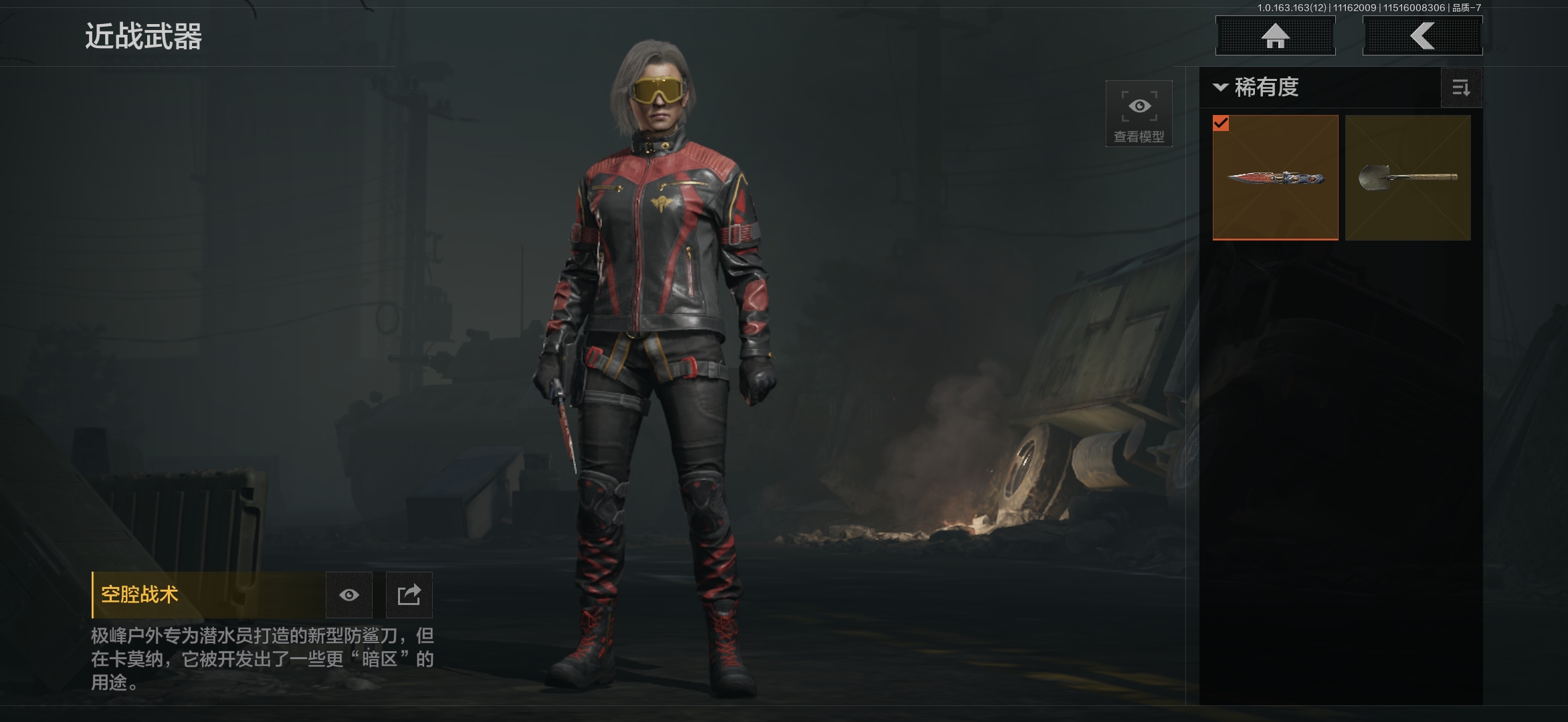Screen dimensions: 1568x722
Task: Open the 稀有度 rarity sort dropdown
Action: coord(1256,88)
